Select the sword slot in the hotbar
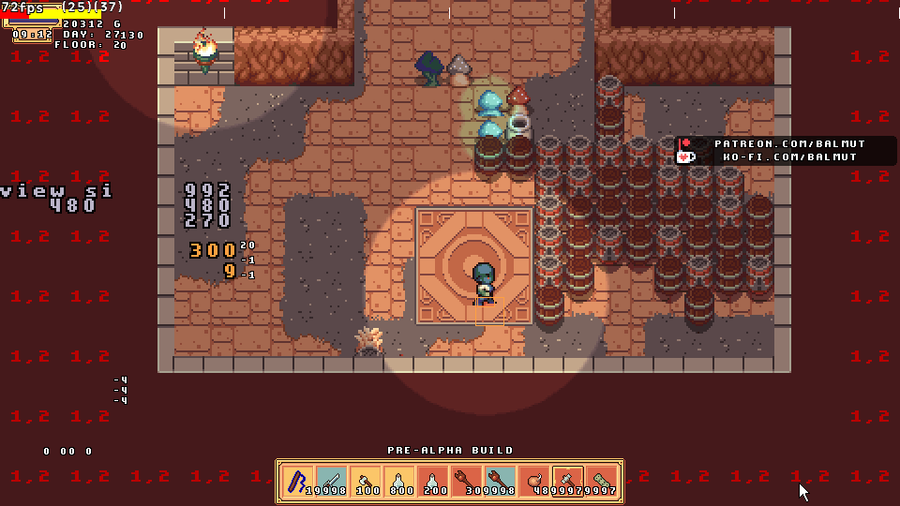The image size is (900, 506). (332, 482)
